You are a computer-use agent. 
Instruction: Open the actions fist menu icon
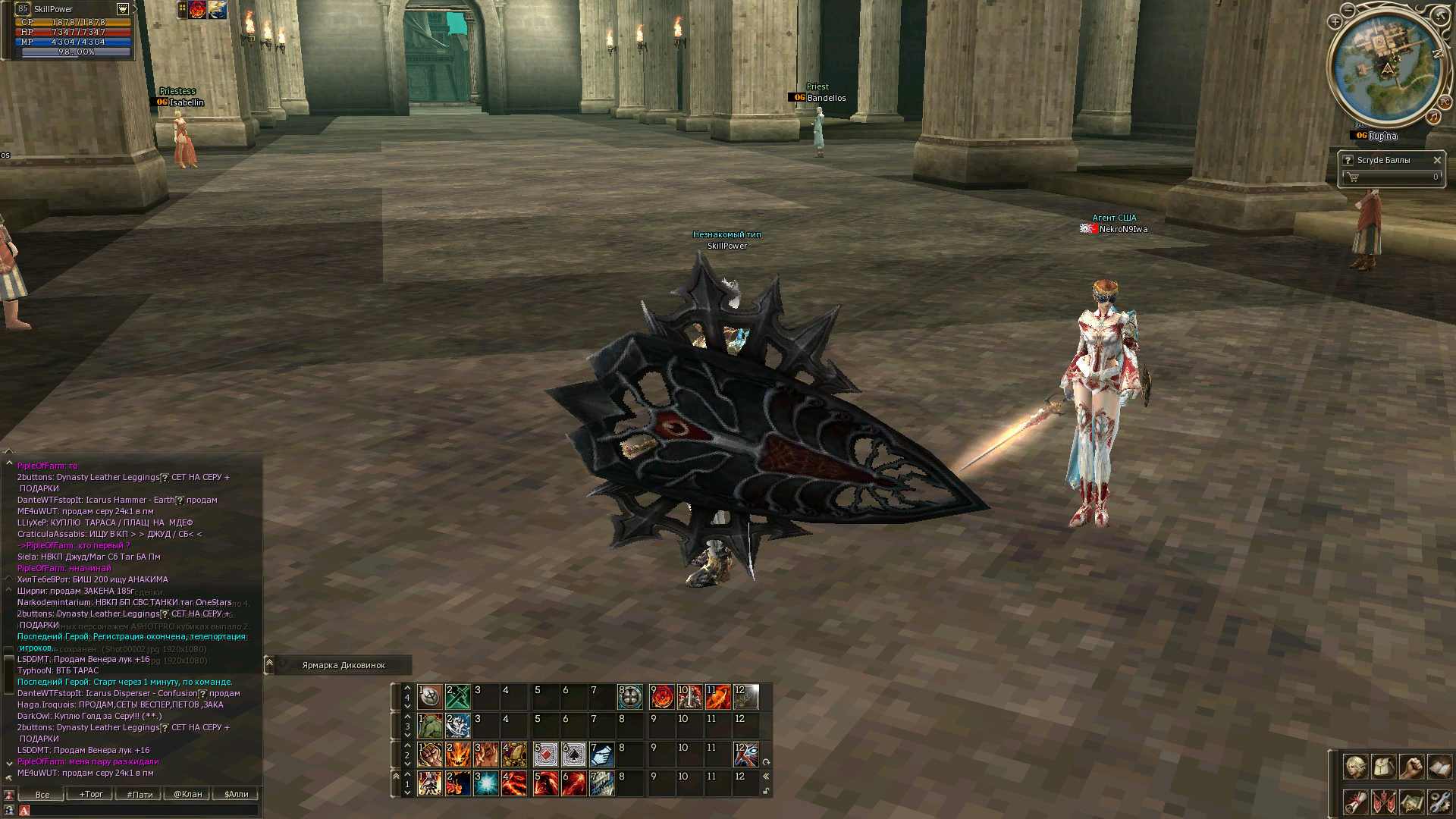click(x=1411, y=767)
